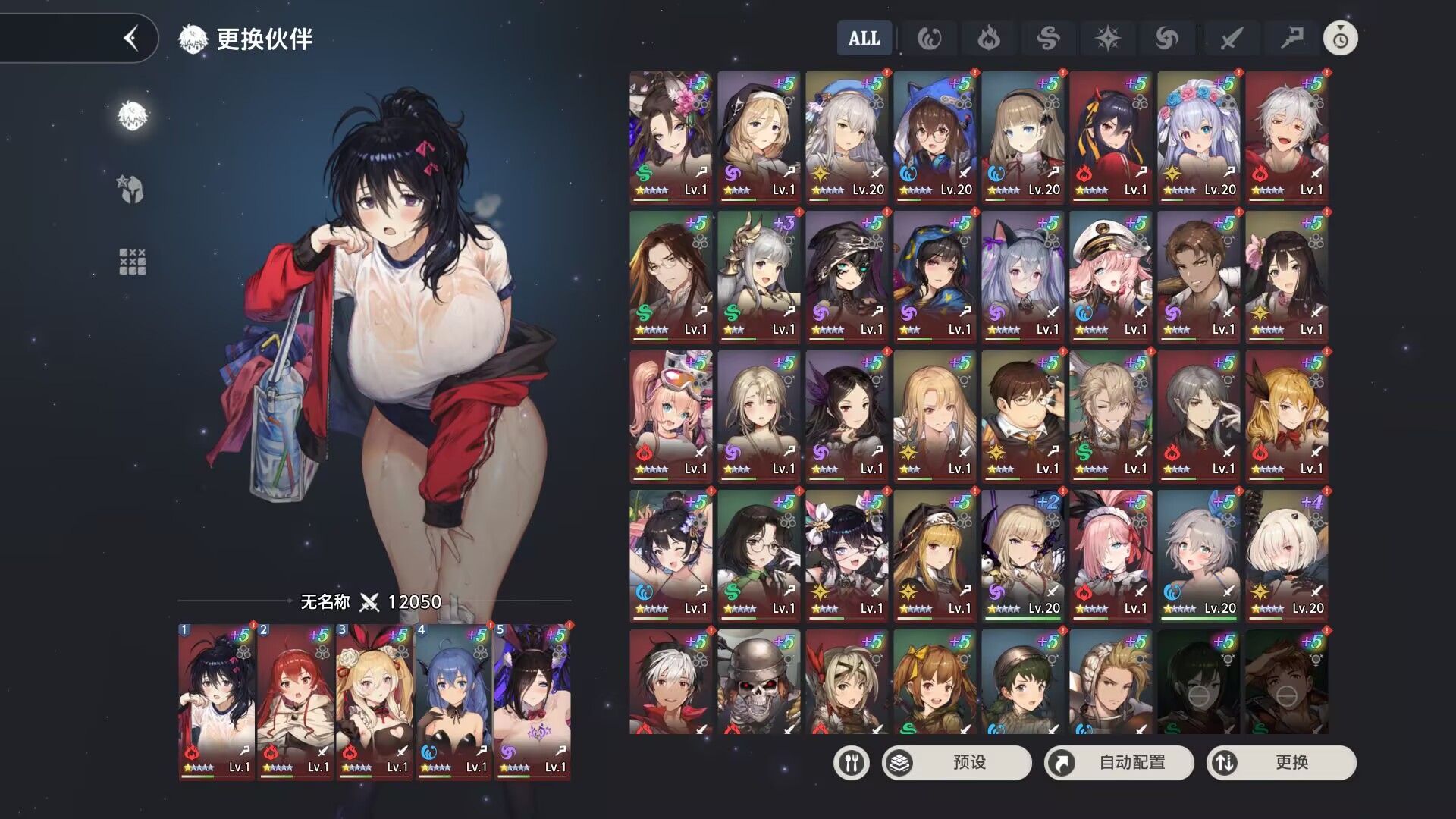Open the clock sort button

(x=1340, y=39)
